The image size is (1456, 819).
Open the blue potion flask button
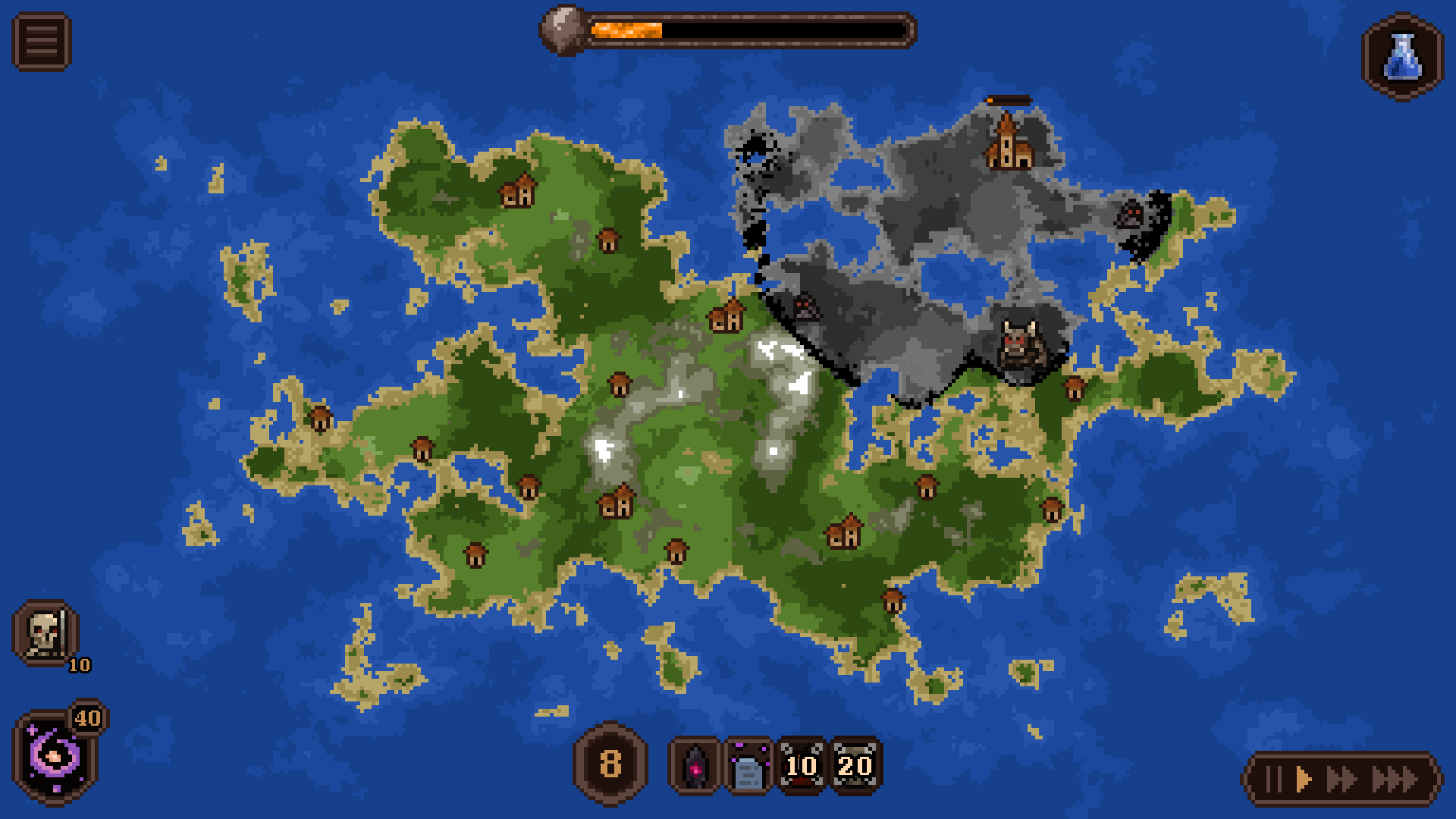click(x=1402, y=57)
